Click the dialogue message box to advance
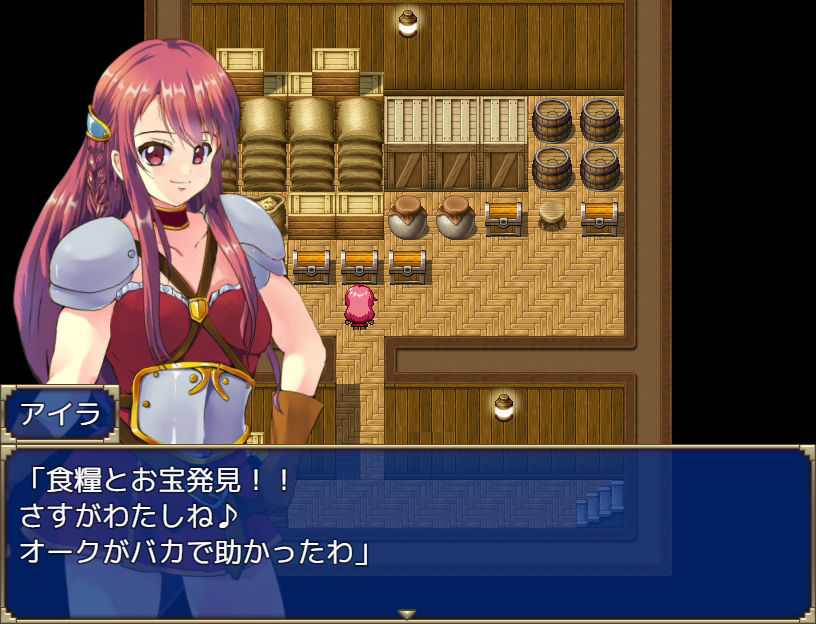816x624 pixels. (408, 530)
